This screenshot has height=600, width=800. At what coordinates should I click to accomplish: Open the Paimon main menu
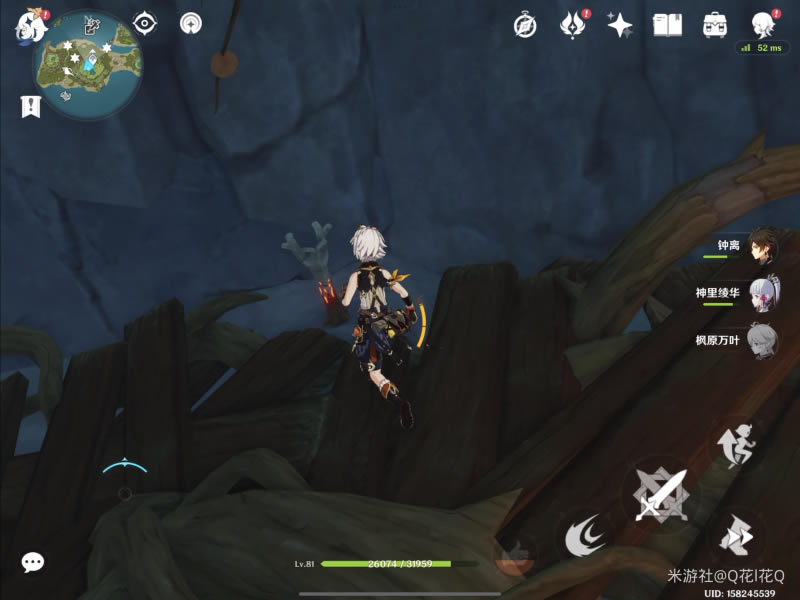pyautogui.click(x=28, y=24)
